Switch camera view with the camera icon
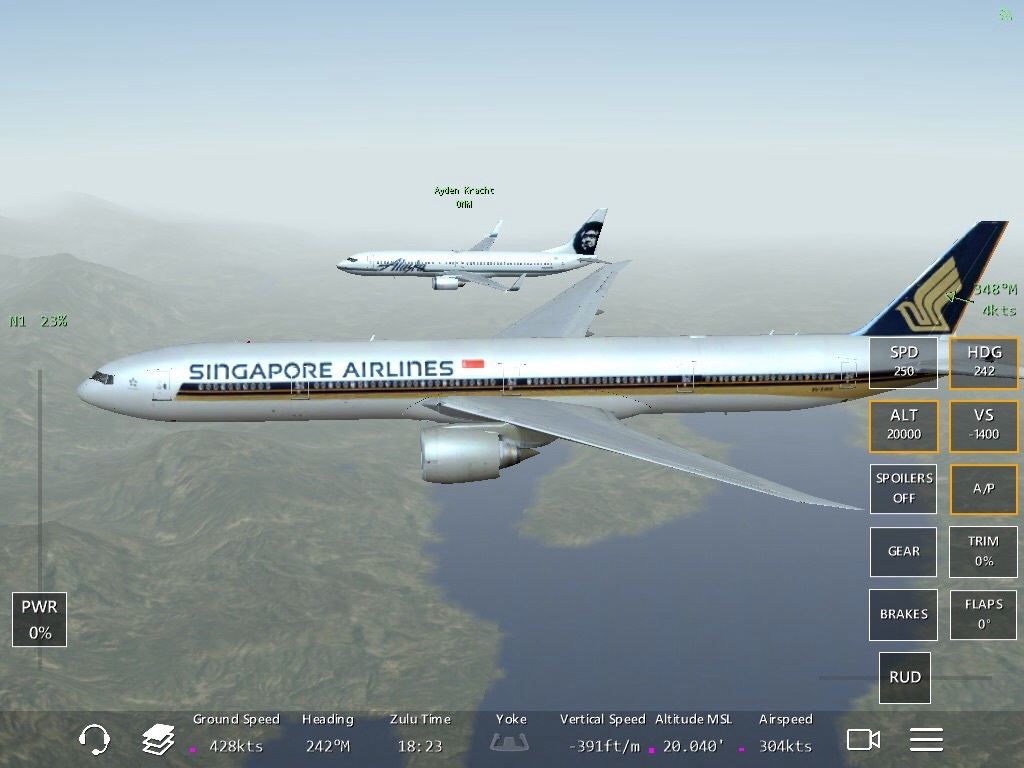Screen dimensions: 1024x768 tap(863, 740)
